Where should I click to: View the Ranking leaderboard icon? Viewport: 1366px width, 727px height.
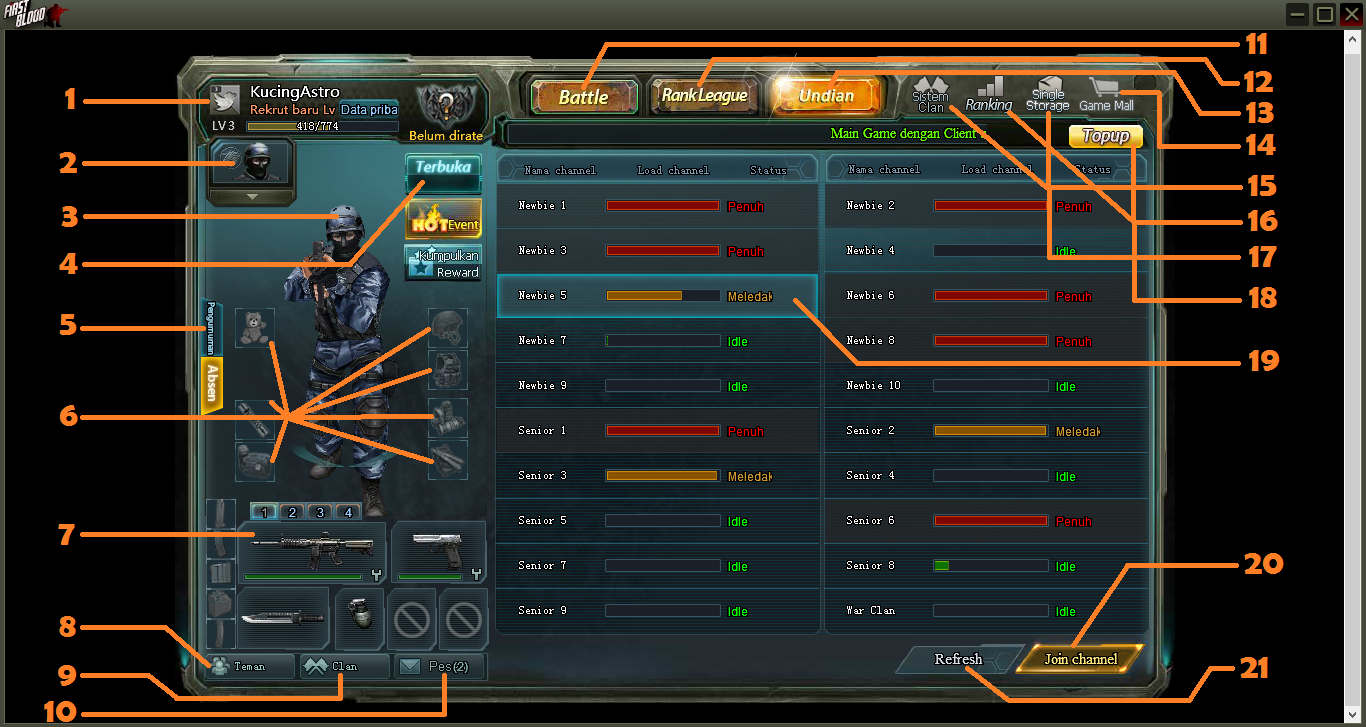click(x=990, y=92)
